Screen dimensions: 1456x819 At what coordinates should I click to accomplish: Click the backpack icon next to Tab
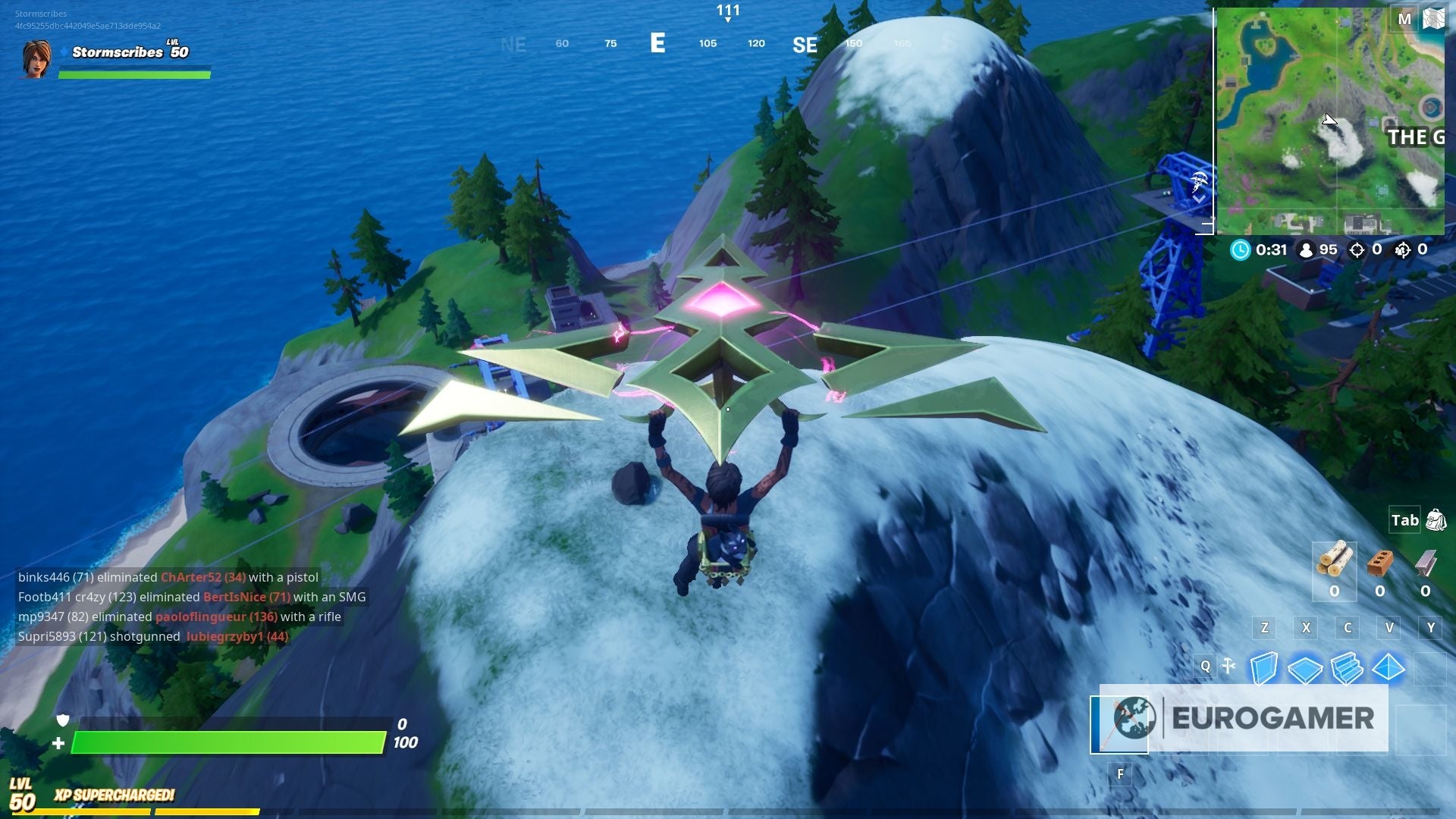click(x=1435, y=520)
